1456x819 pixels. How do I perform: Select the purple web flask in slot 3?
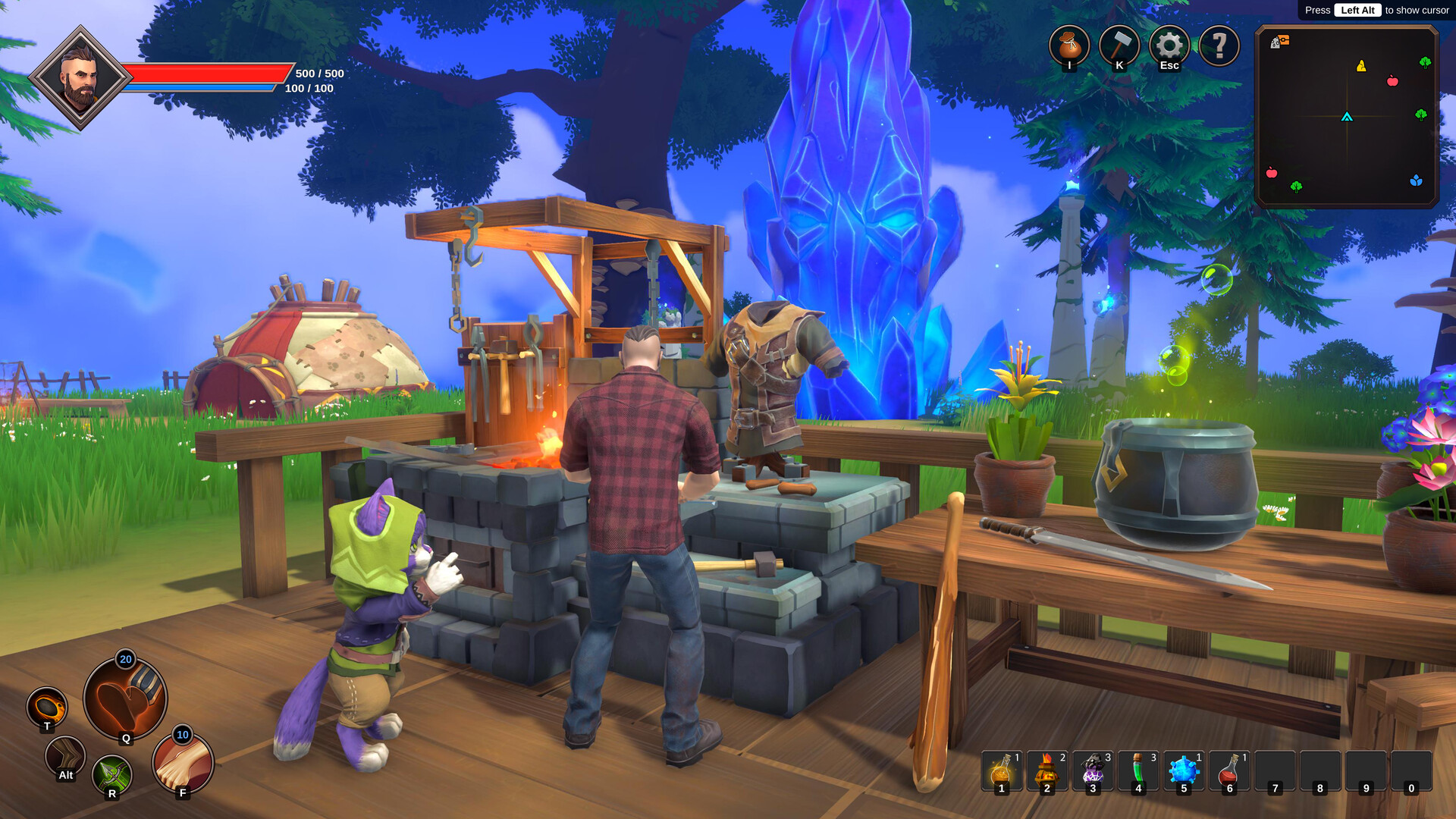1093,770
